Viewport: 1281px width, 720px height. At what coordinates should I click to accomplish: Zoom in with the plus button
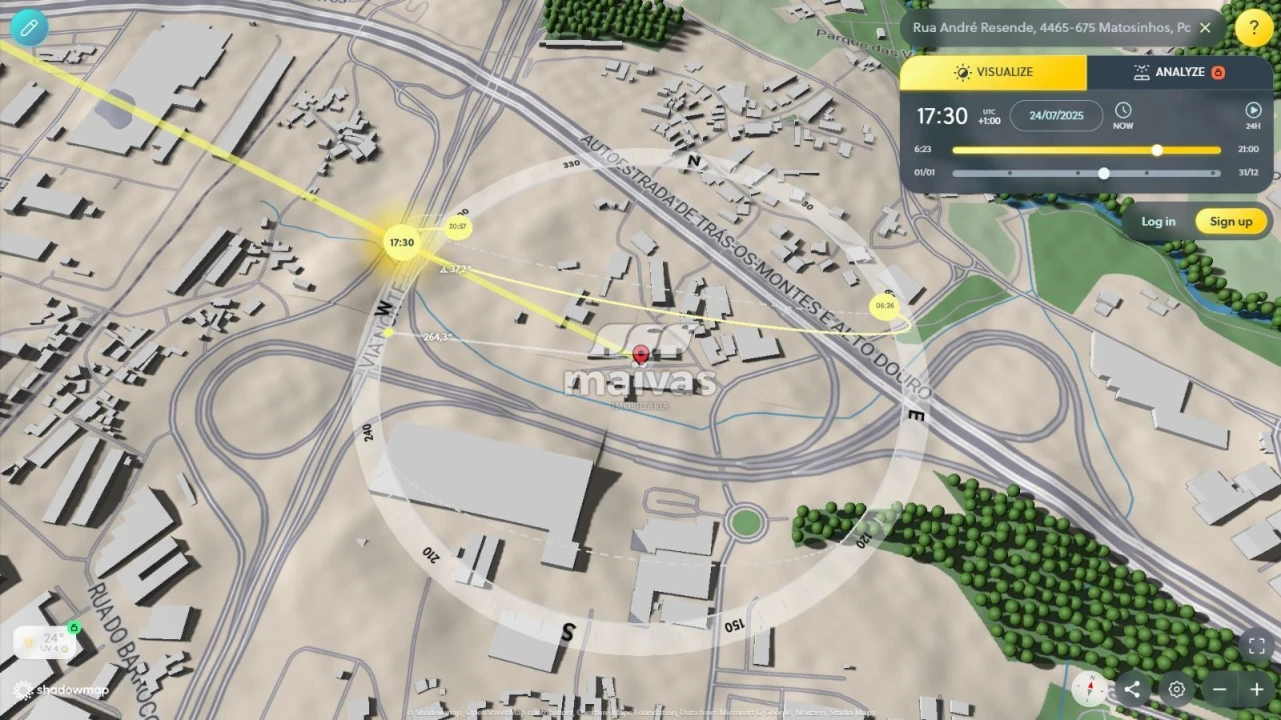(x=1256, y=689)
